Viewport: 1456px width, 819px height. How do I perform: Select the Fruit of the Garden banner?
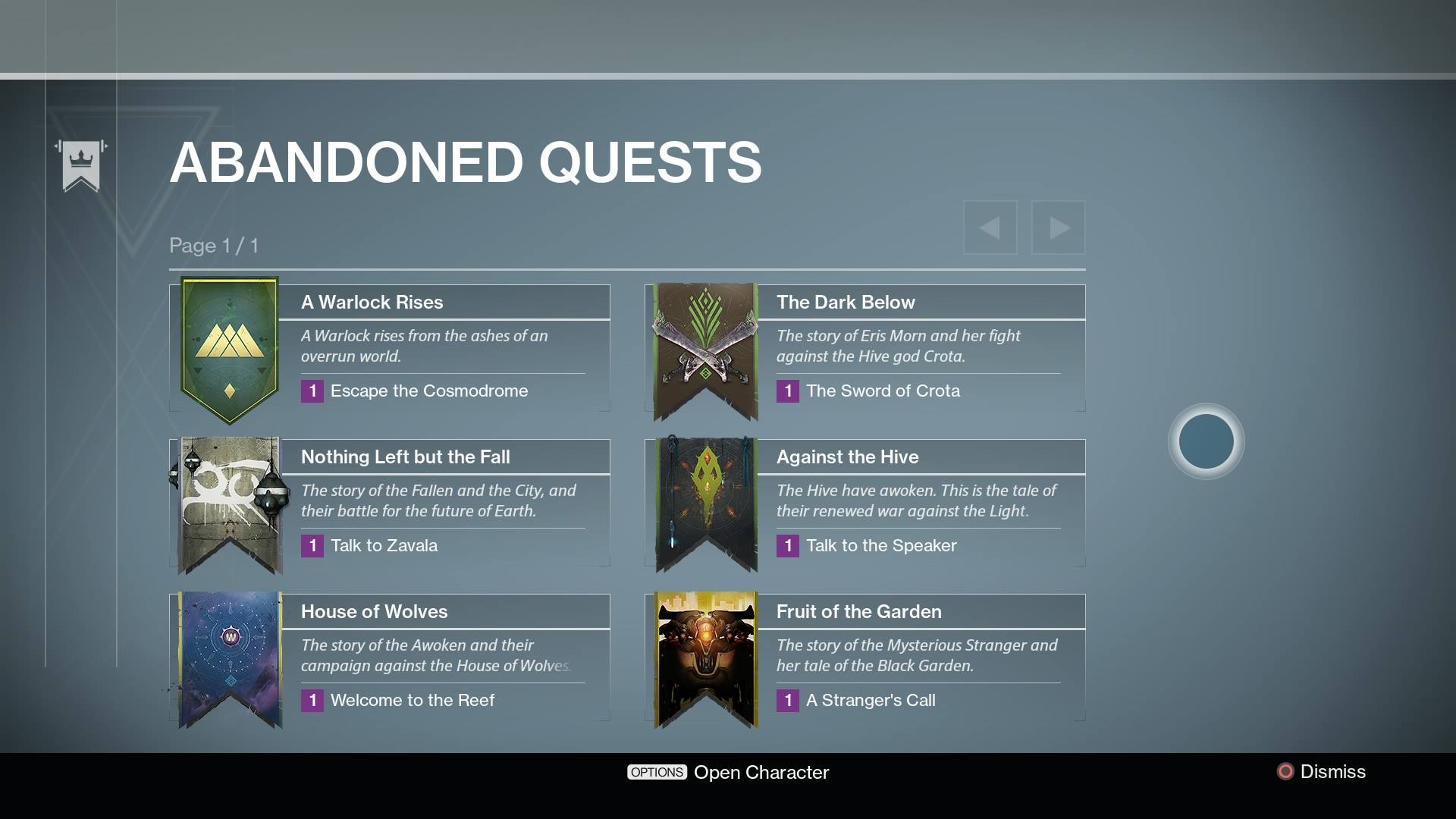704,658
